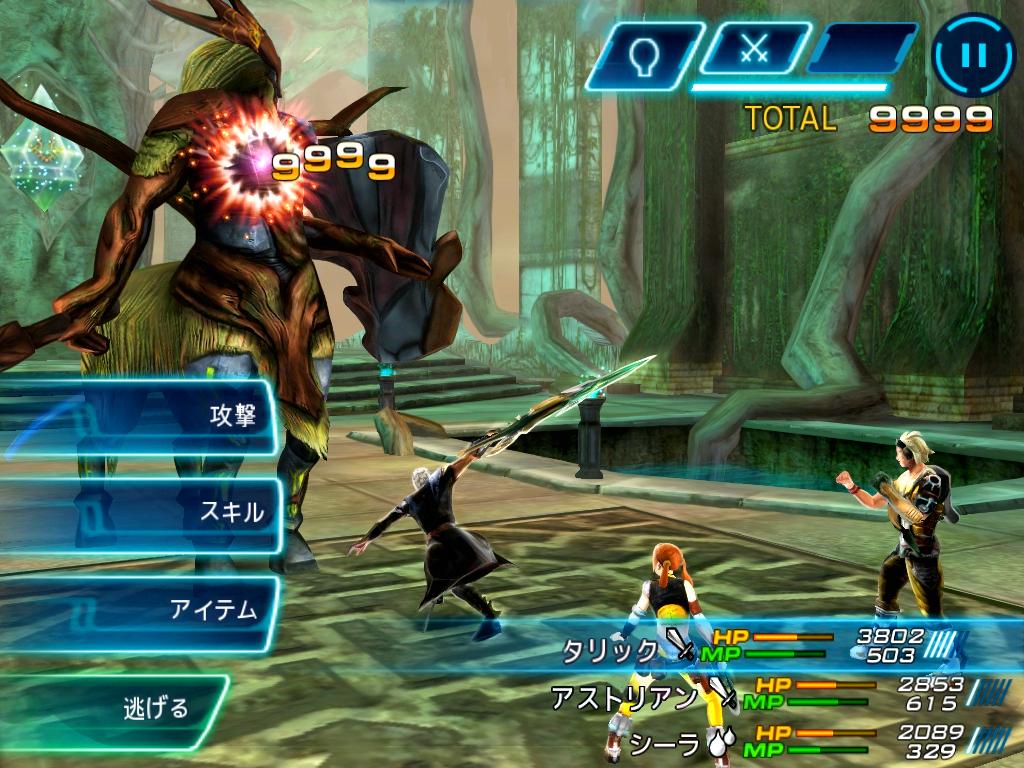The width and height of the screenshot is (1024, 768).
Task: Pause the battle with the pause button
Action: [972, 54]
